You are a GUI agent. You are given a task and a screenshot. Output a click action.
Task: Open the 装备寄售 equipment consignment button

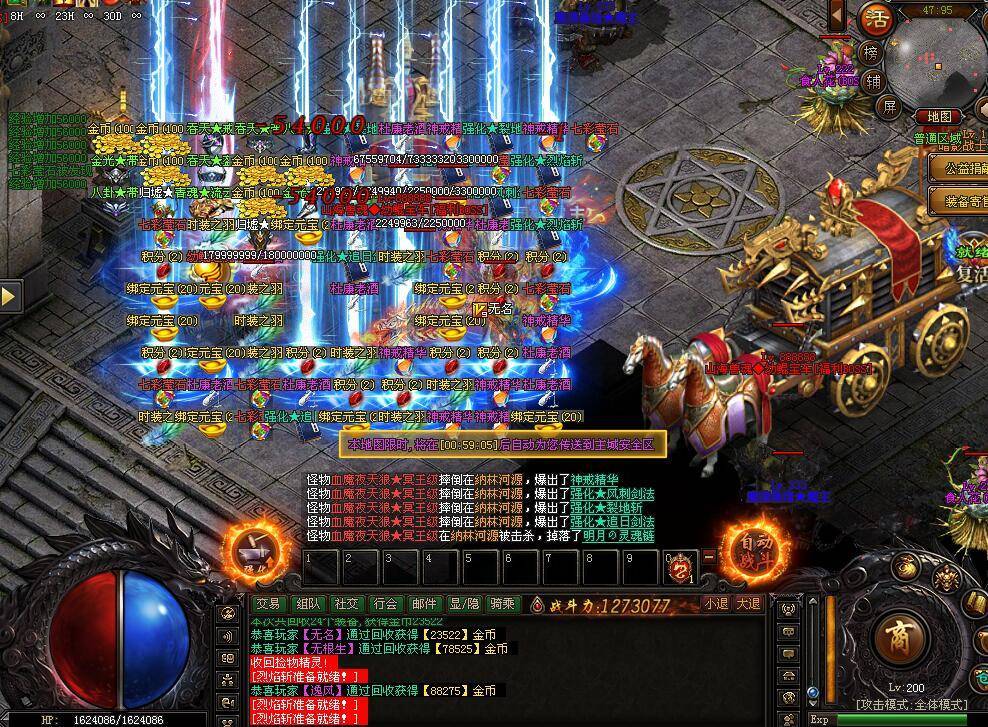pos(958,201)
